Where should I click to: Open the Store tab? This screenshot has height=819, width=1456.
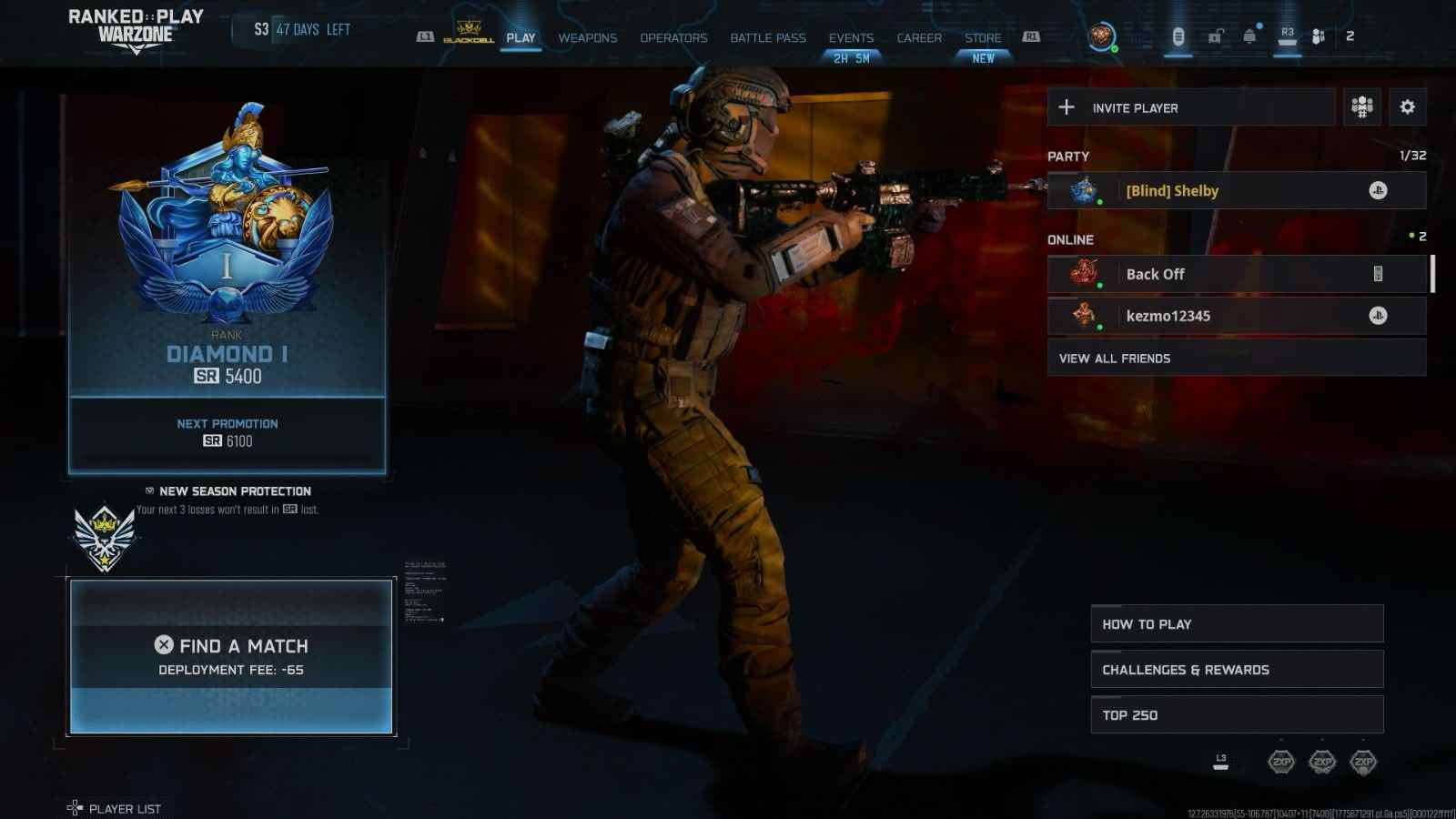click(x=983, y=38)
